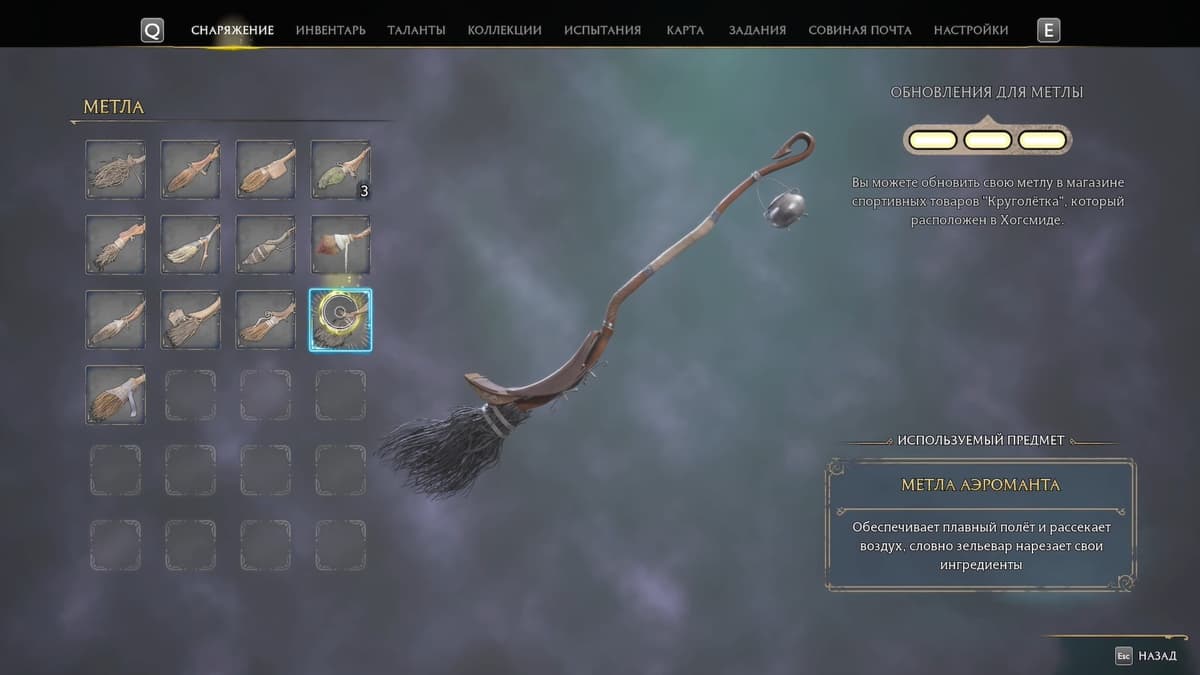The height and width of the screenshot is (675, 1200).
Task: Select the Снаряжение tab
Action: point(232,30)
